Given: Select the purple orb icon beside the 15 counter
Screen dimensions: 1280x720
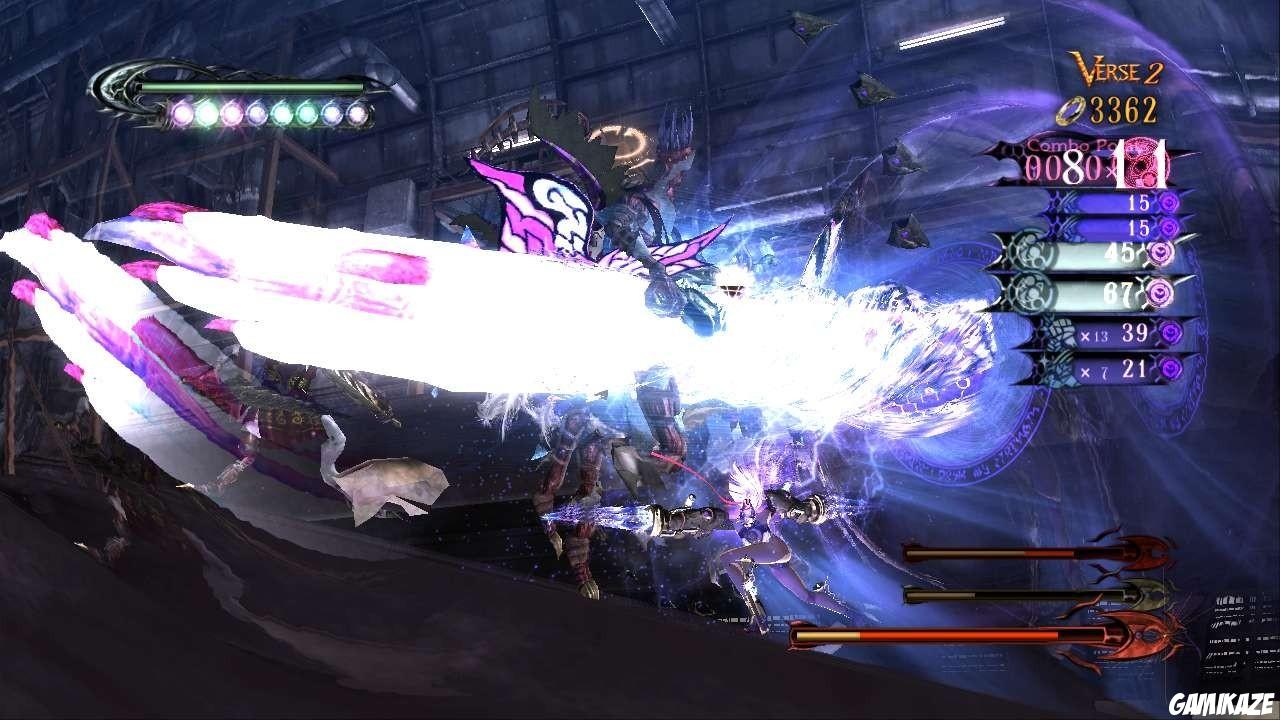Looking at the screenshot, I should click(1170, 202).
